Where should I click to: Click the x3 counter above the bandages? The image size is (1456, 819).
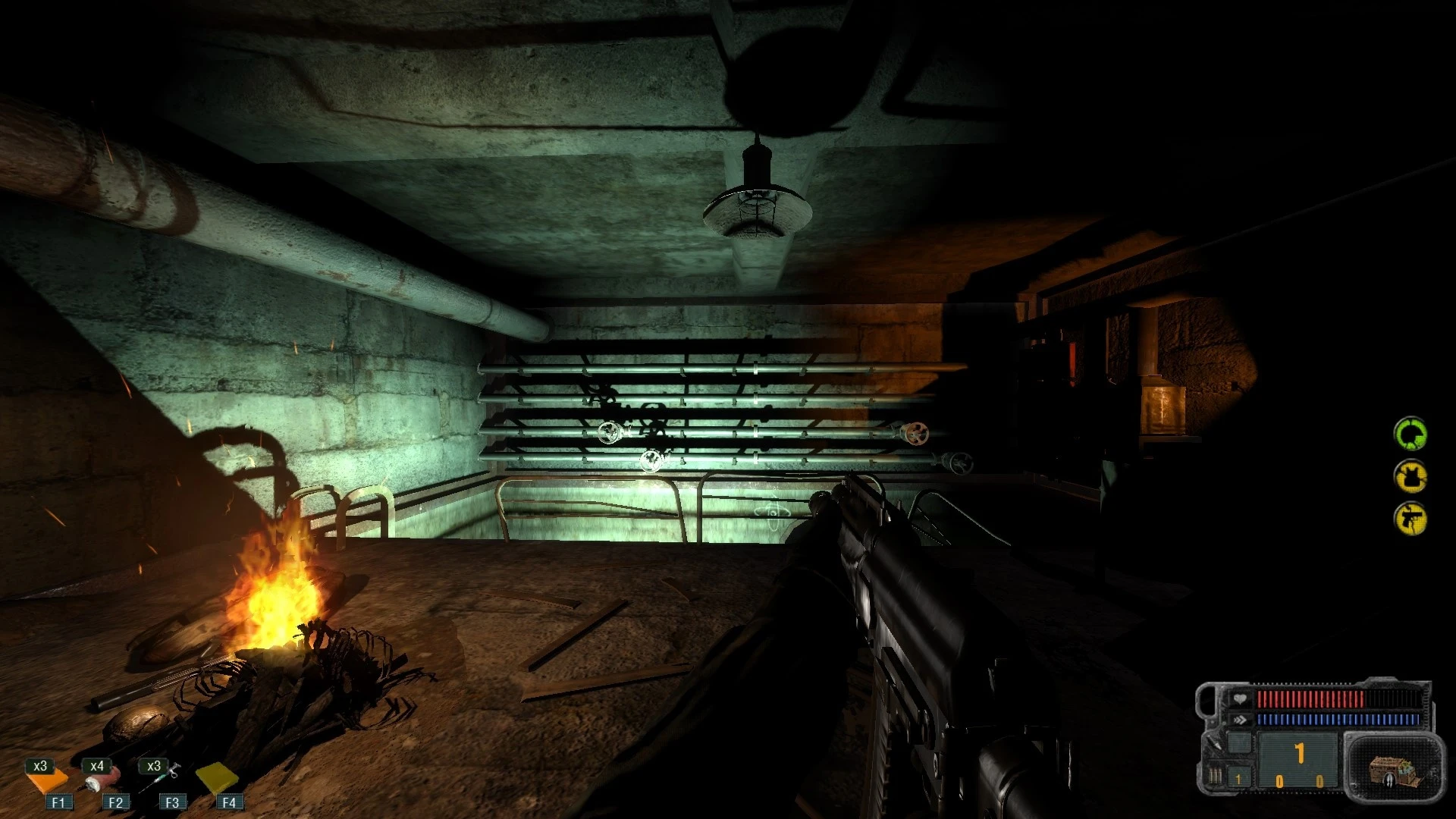coord(40,766)
